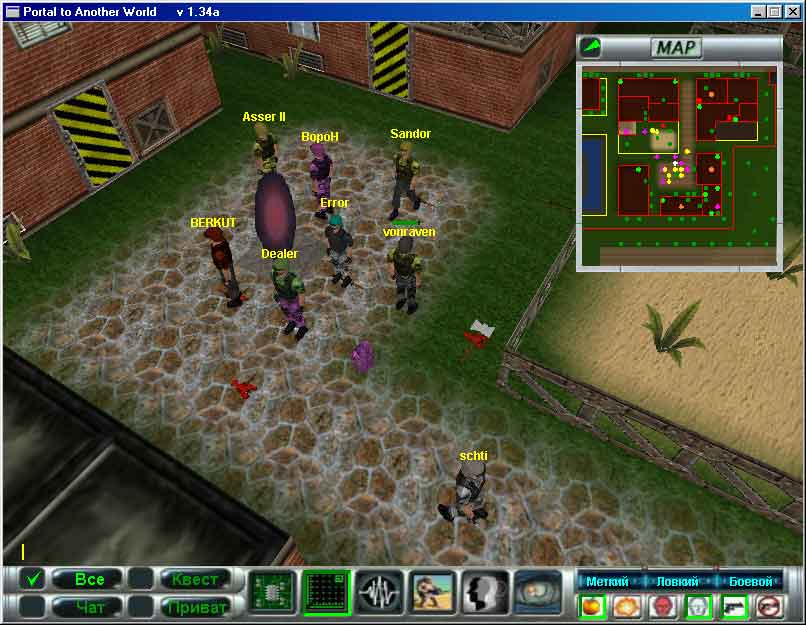Open the microchip icon panel

click(x=272, y=592)
